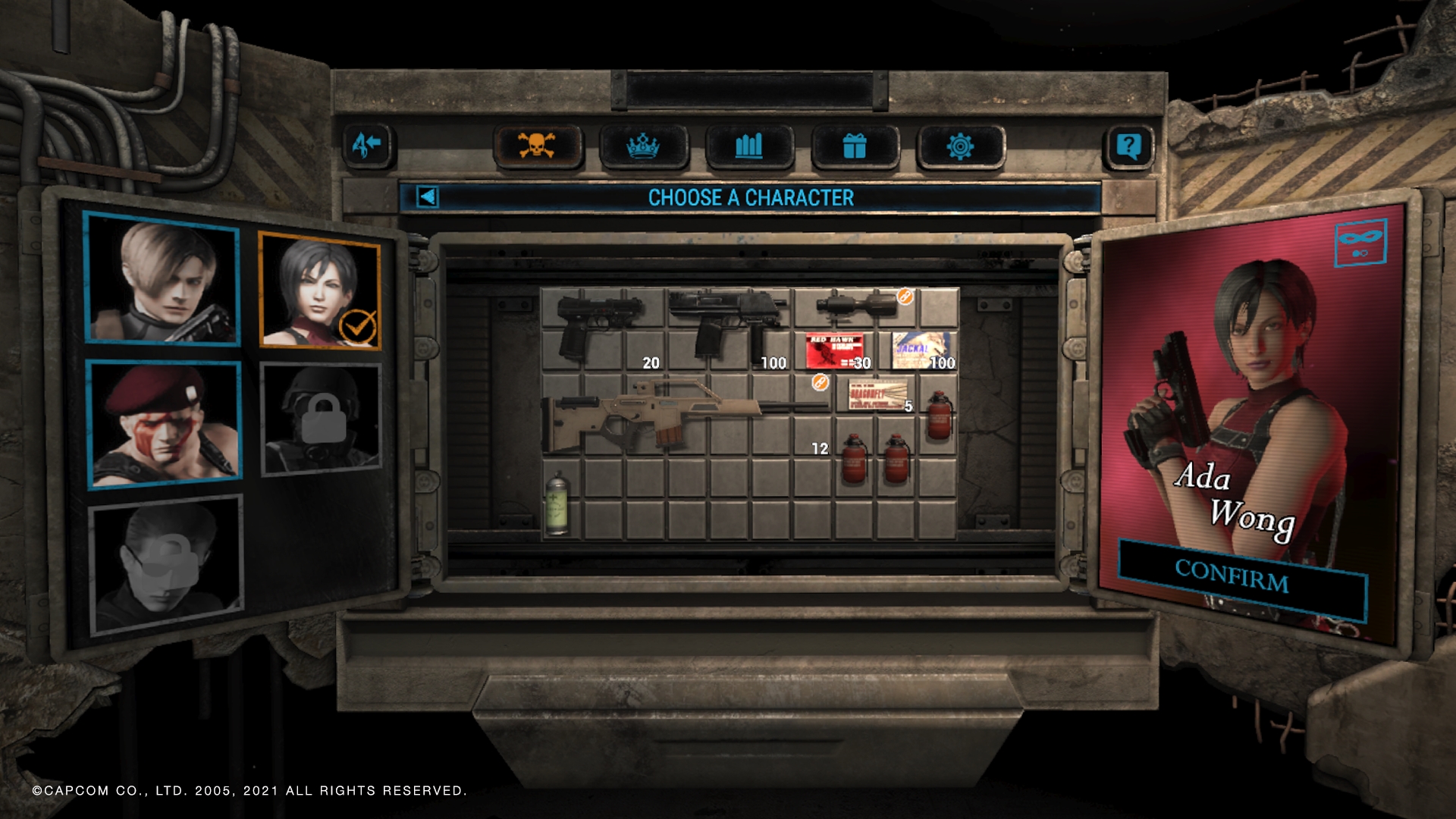Select the submachine gun in the case

pyautogui.click(x=724, y=322)
